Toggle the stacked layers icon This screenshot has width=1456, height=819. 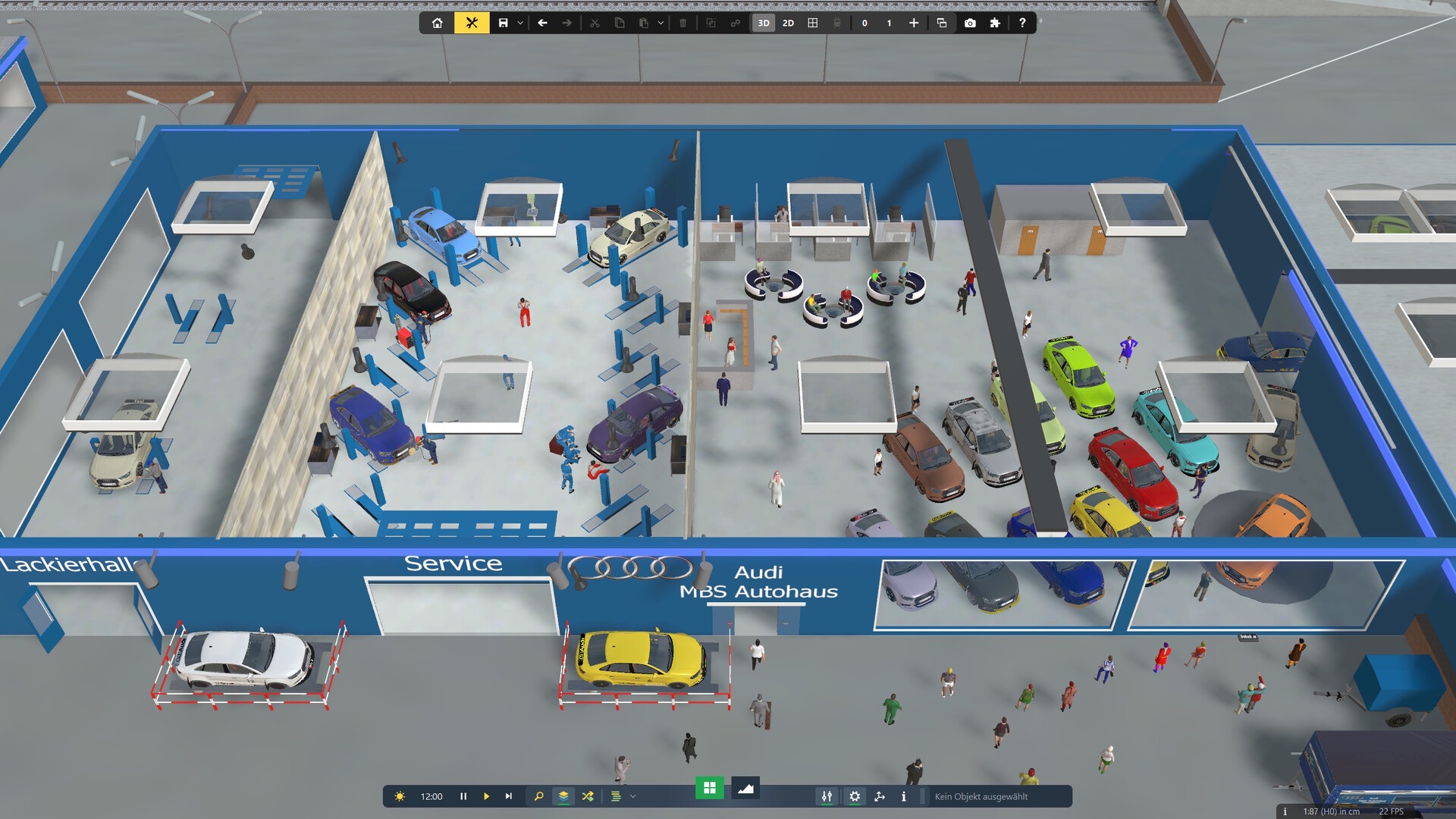563,796
